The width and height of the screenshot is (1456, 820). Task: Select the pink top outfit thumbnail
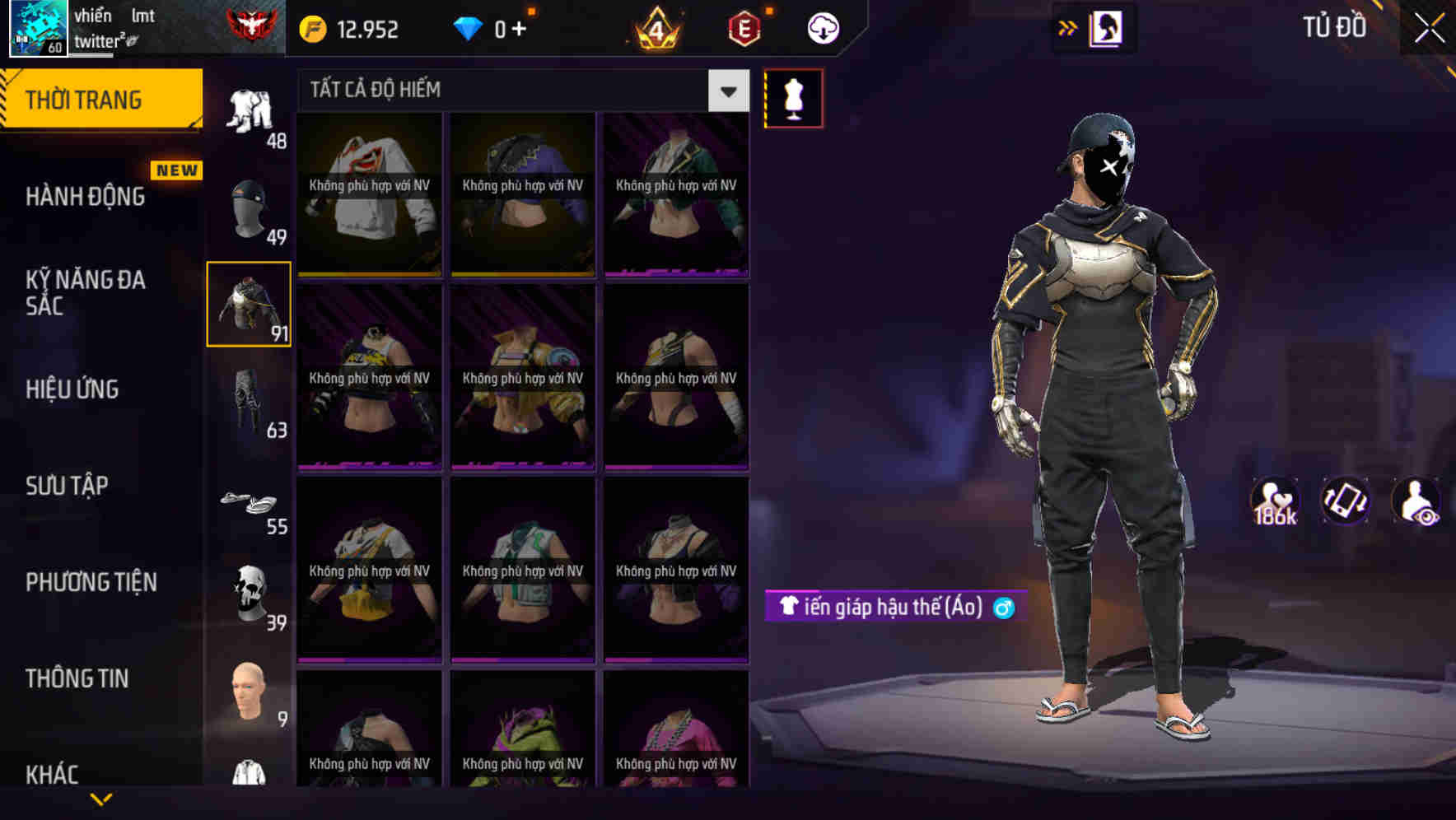click(675, 733)
